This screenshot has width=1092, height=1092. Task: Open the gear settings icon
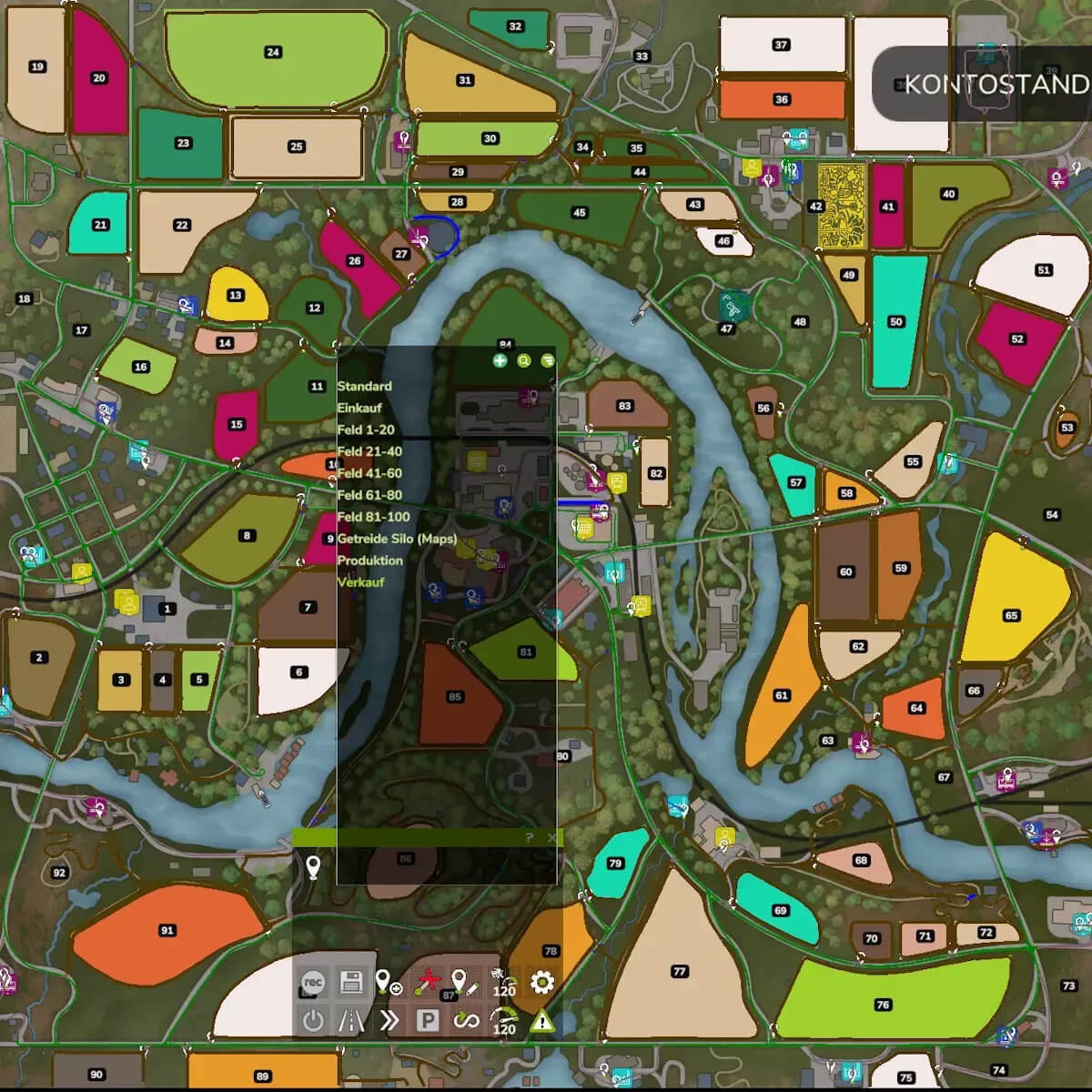click(541, 983)
